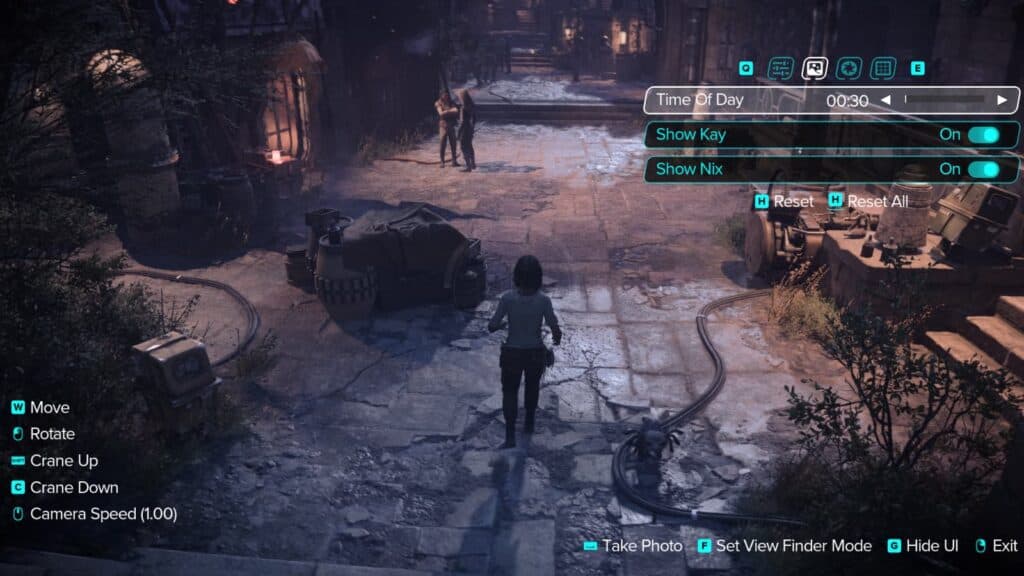Open the sliders settings tab
Image resolution: width=1024 pixels, height=576 pixels.
tap(780, 68)
